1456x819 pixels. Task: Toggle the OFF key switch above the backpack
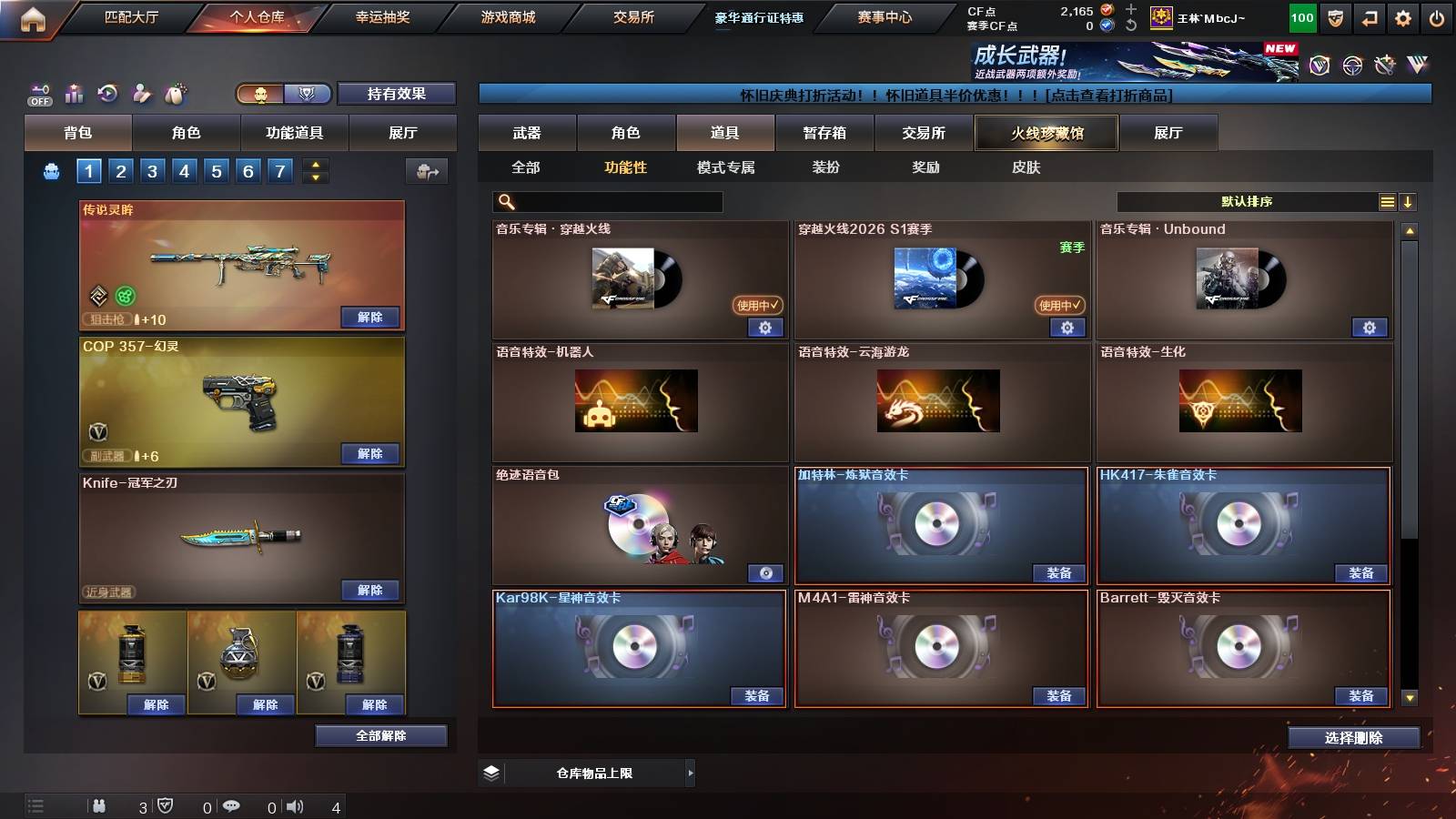[38, 94]
